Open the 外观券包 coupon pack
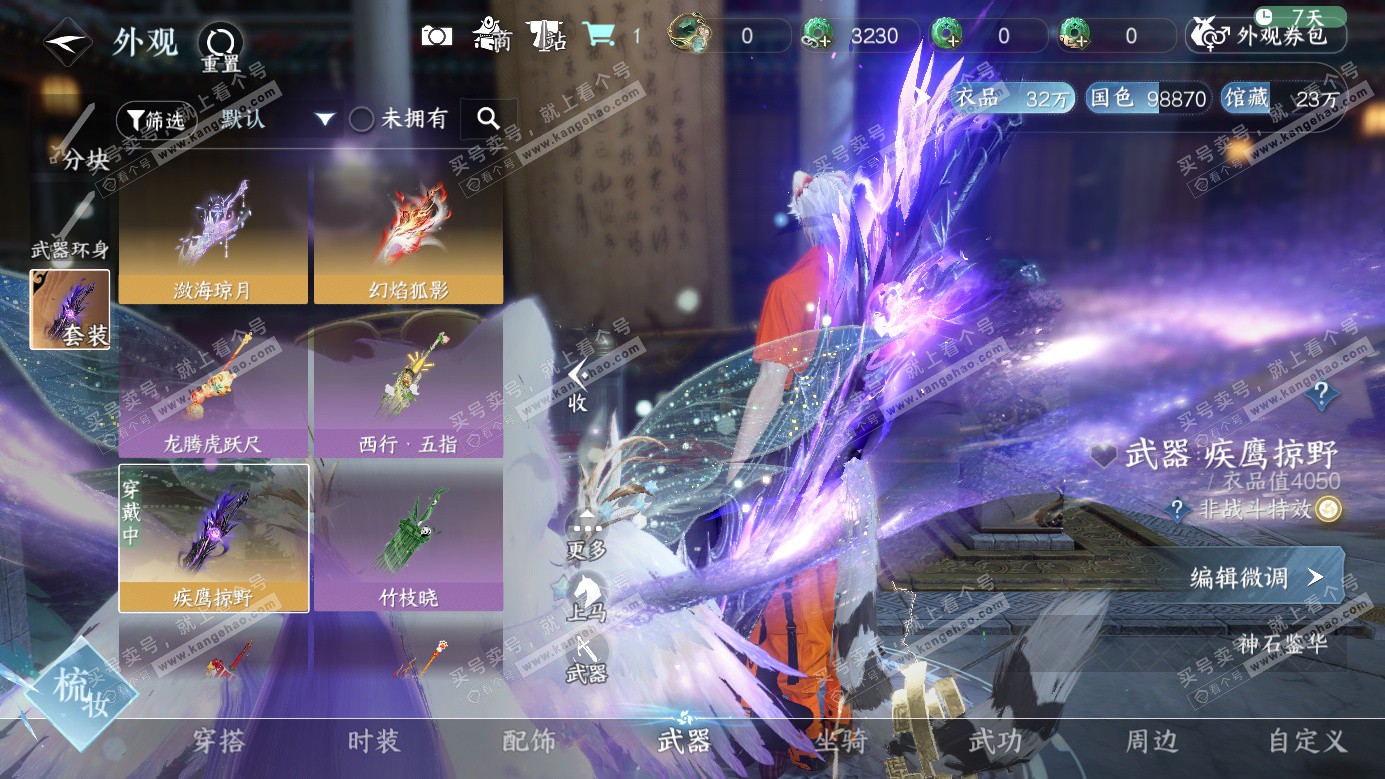Image resolution: width=1385 pixels, height=779 pixels. pyautogui.click(x=1266, y=36)
